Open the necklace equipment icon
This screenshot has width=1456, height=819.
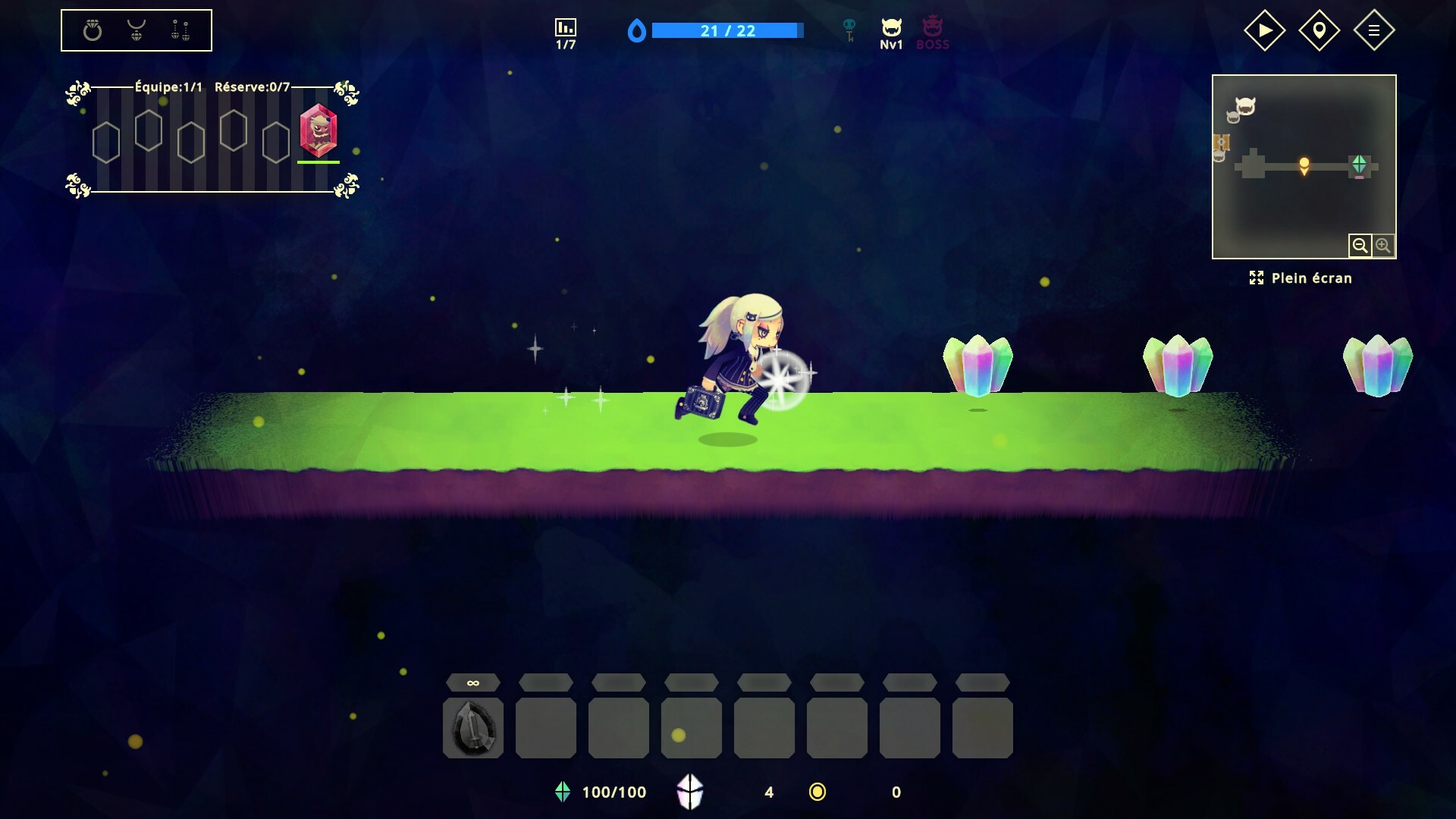(136, 30)
